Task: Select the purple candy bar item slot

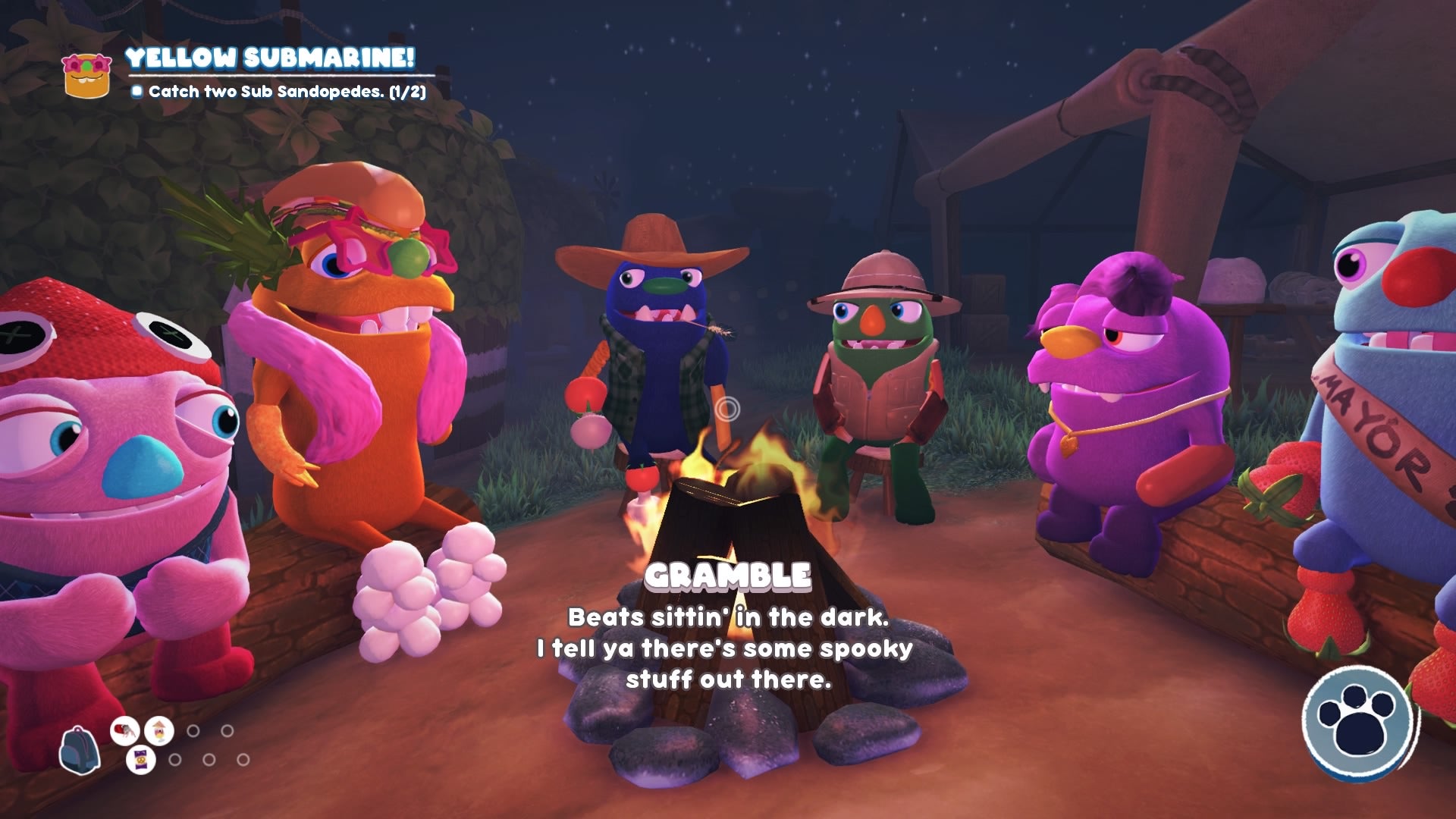Action: click(x=141, y=760)
